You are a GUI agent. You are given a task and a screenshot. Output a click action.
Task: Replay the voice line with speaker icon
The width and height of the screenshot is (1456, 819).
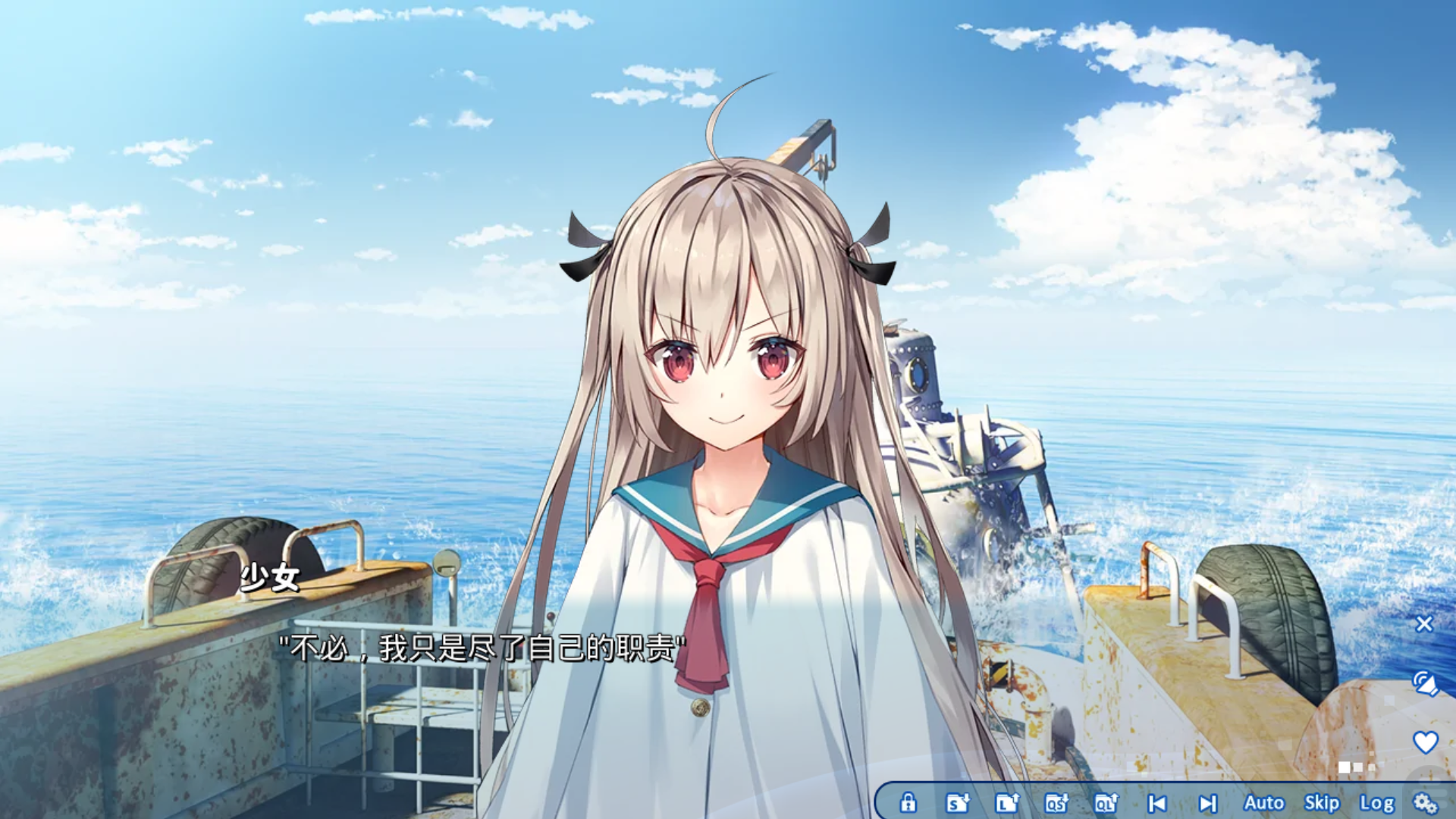(x=1425, y=683)
